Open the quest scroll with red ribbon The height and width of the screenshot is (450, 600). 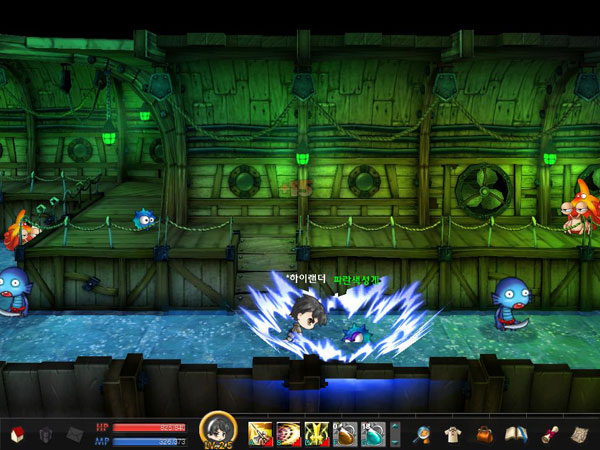[x=548, y=434]
